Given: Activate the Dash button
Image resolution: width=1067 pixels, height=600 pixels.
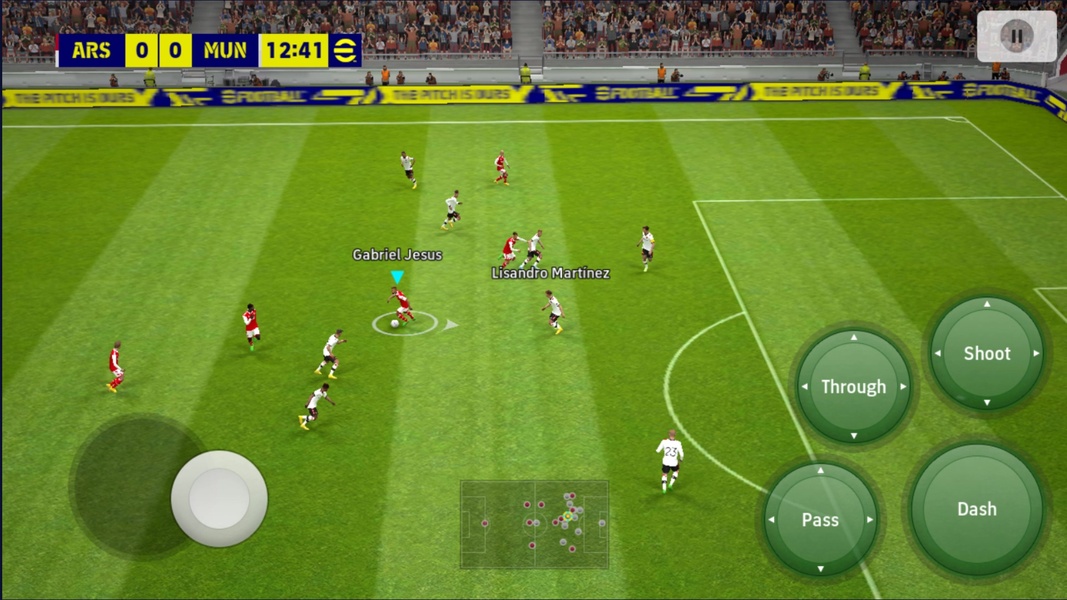Looking at the screenshot, I should tap(976, 509).
